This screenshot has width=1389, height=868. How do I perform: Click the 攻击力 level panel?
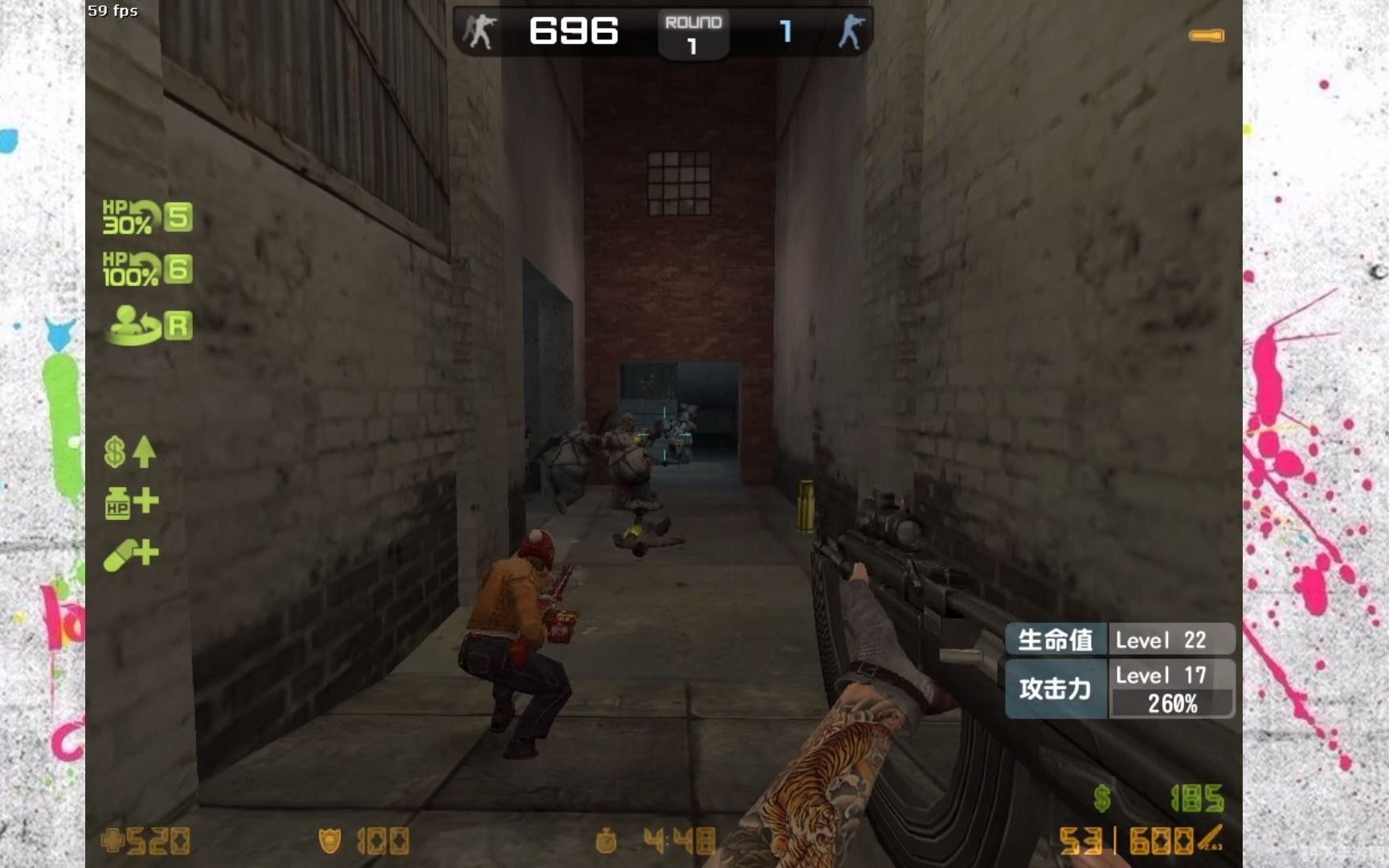point(1119,689)
